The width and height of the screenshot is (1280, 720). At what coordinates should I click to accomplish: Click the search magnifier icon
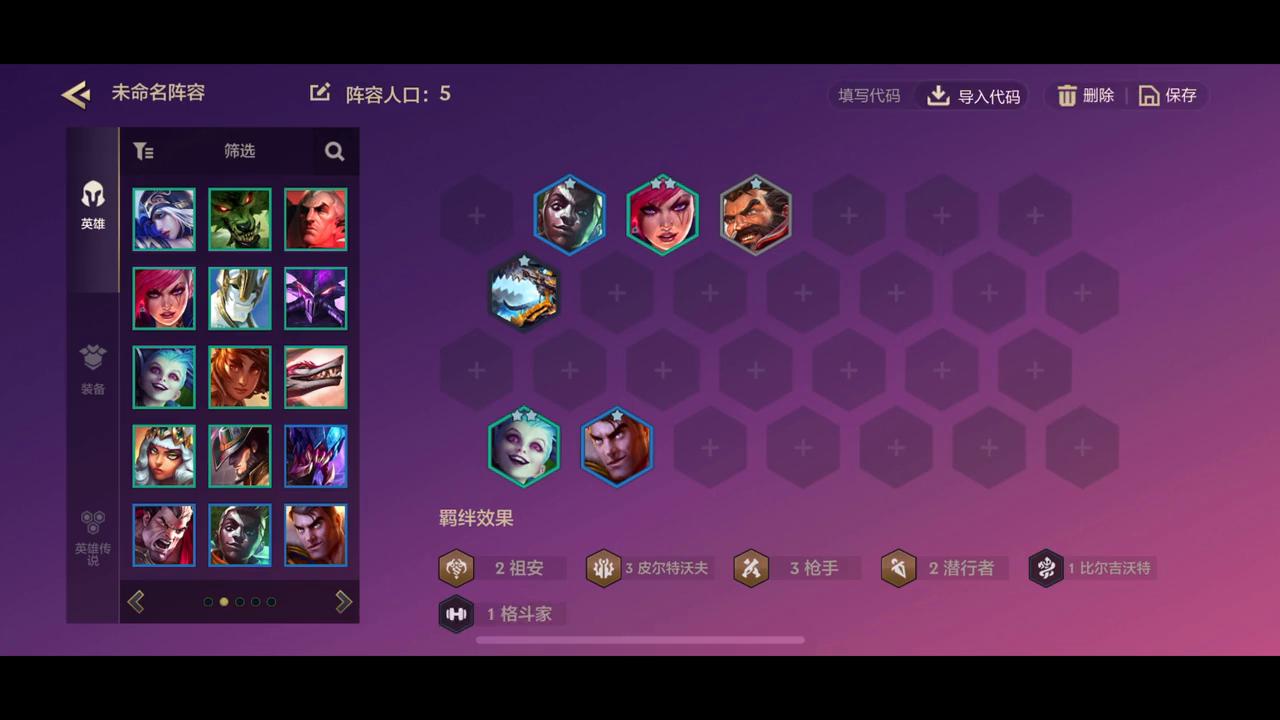pos(334,151)
